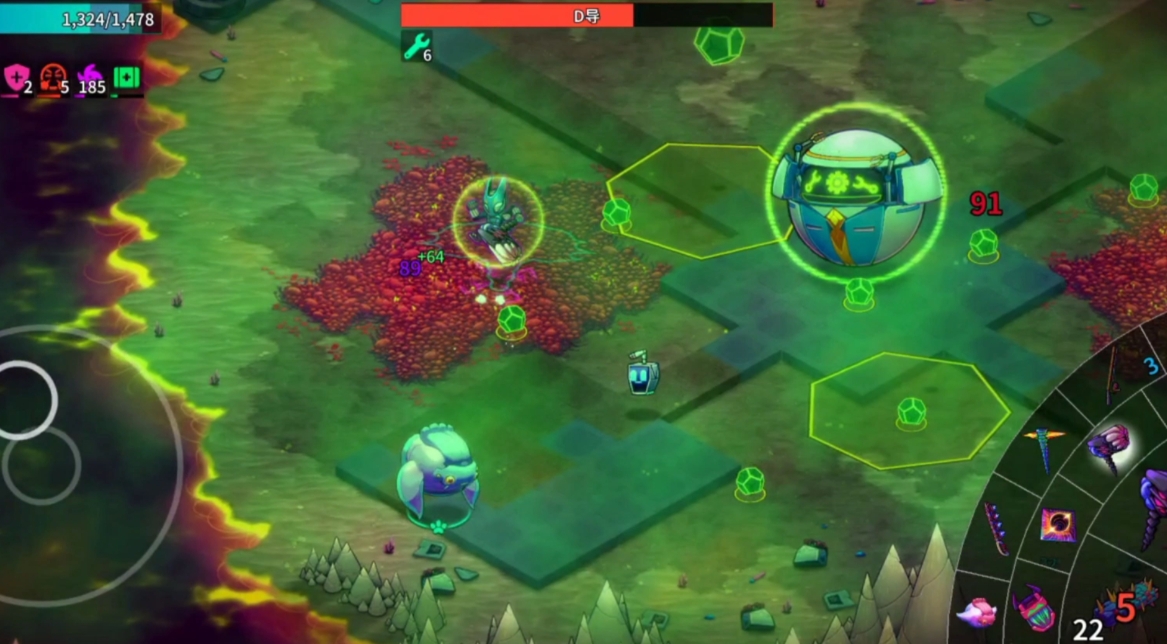The height and width of the screenshot is (644, 1167).
Task: Select the fishing rod in the item wheel
Action: coord(1112,374)
